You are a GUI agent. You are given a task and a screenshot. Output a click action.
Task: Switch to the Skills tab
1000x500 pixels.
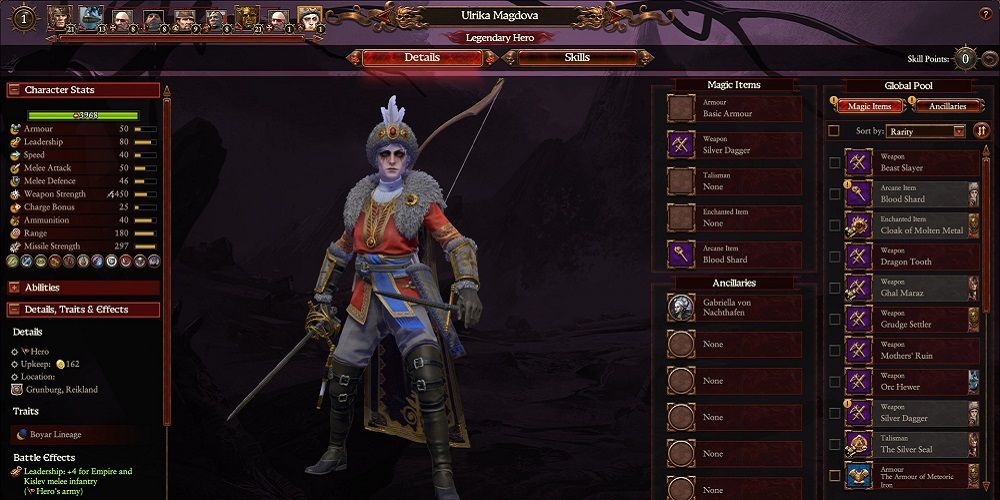tap(577, 58)
